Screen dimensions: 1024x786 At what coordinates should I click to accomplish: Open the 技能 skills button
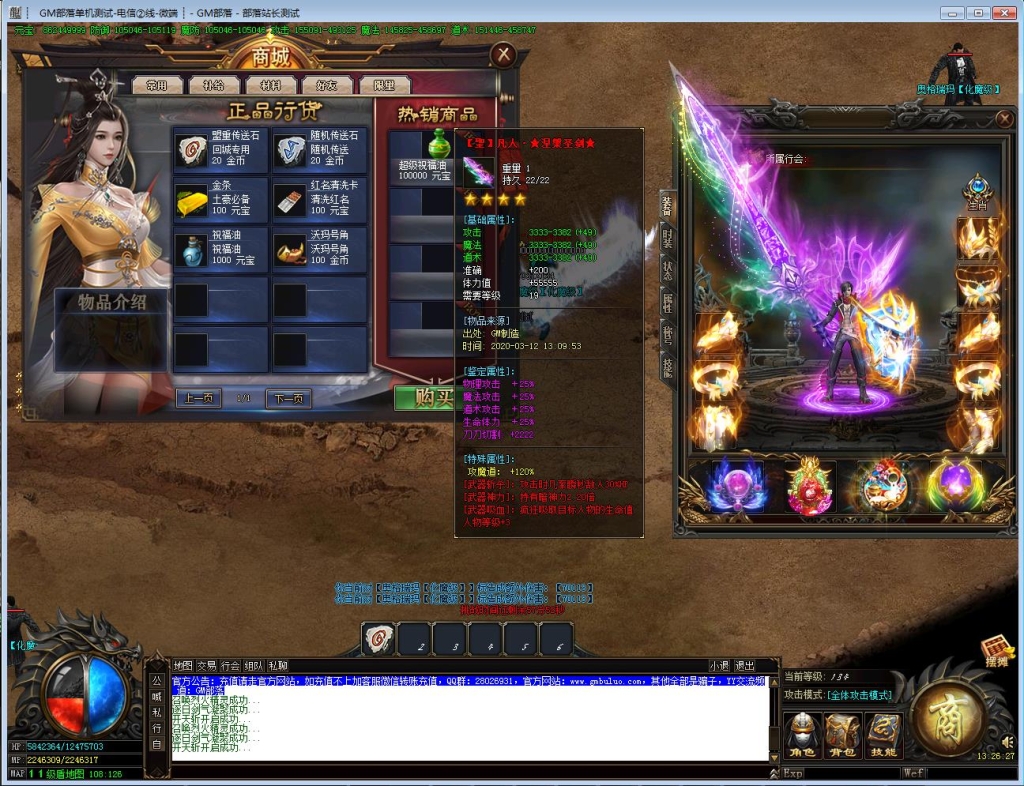tap(882, 735)
